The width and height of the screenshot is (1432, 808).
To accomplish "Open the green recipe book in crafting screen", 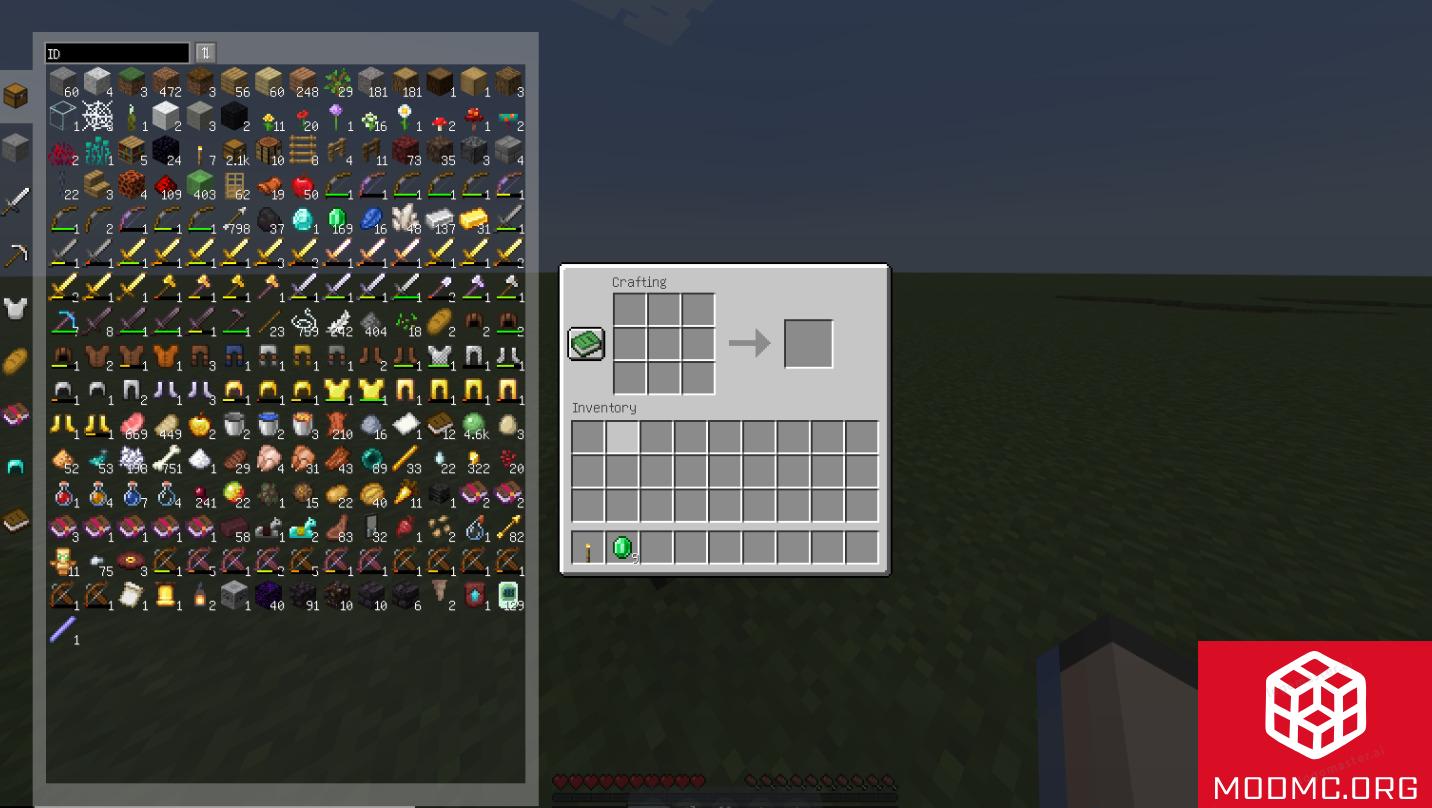I will (586, 343).
